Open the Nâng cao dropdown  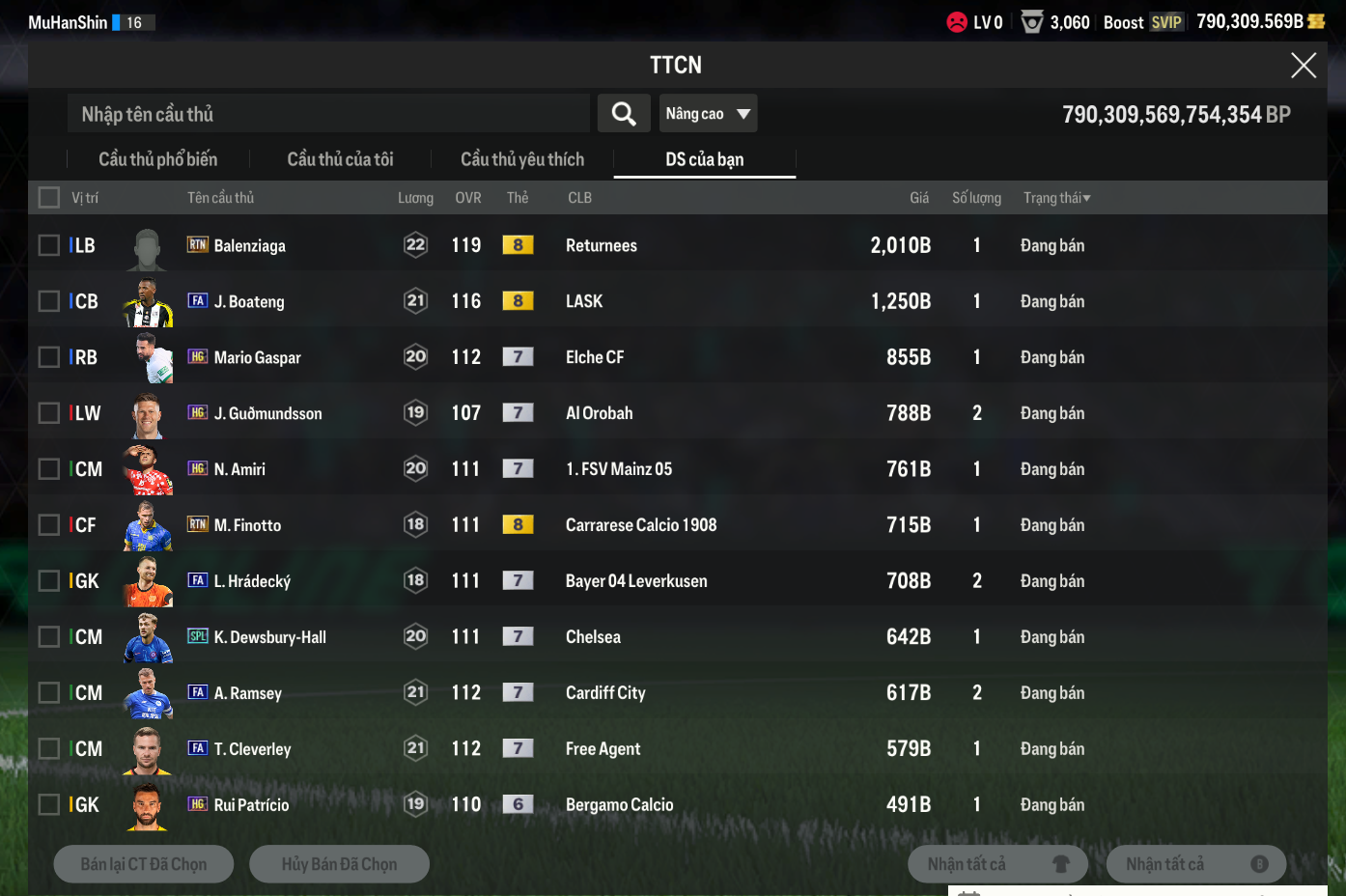point(708,114)
